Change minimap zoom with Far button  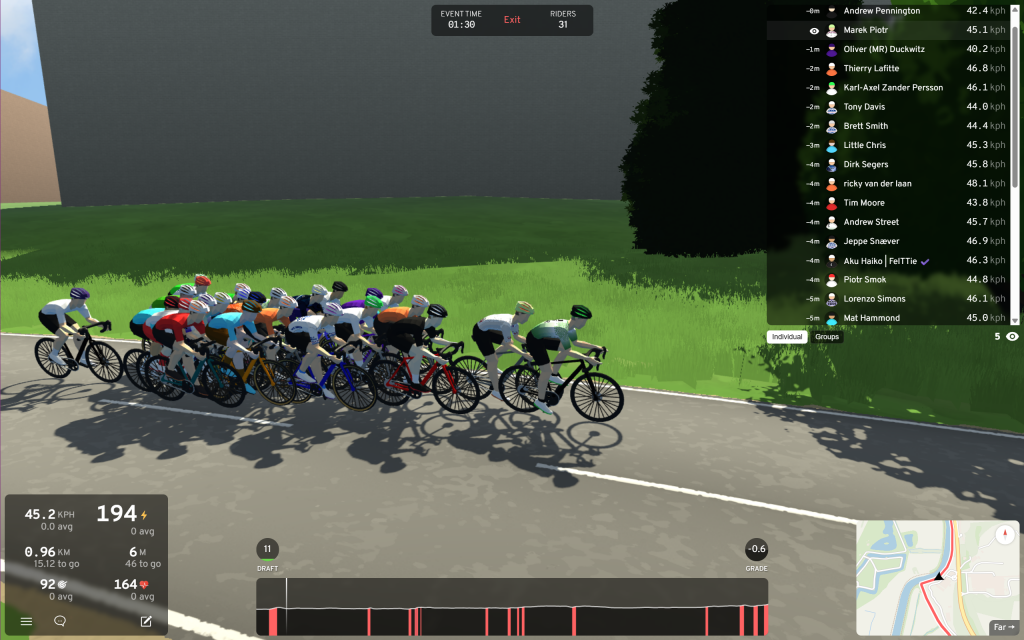tap(1004, 627)
